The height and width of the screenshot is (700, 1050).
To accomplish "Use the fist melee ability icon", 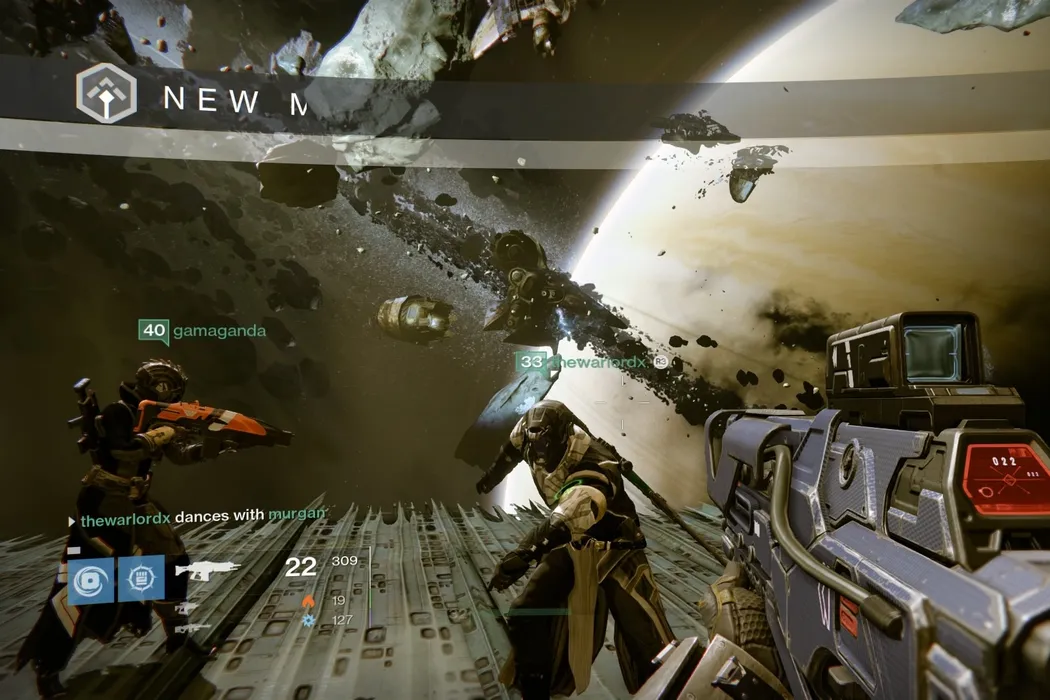I will coord(141,579).
